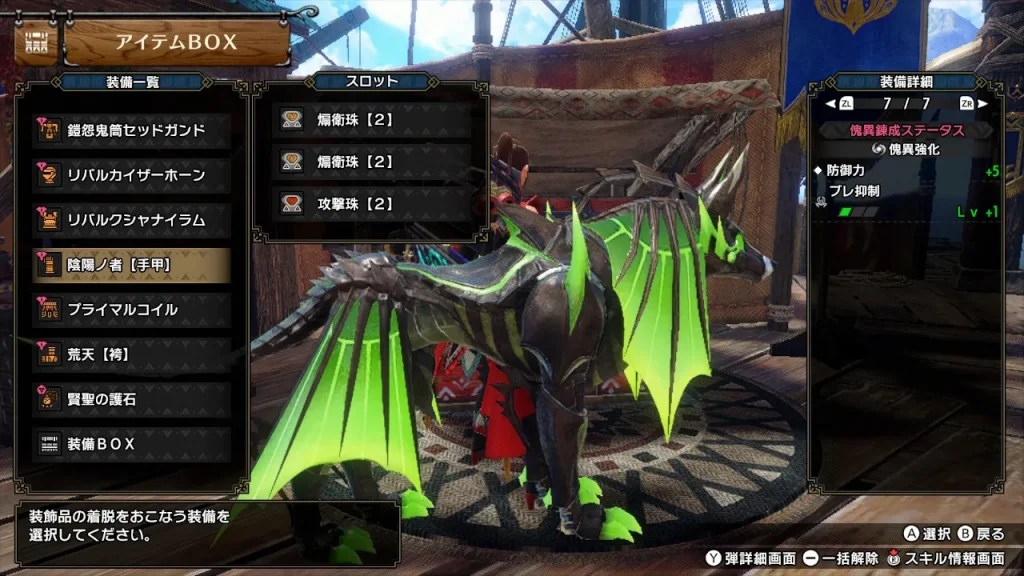Click the 攻撃珠【2】 decoration slot
Viewport: 1024px width, 576px height.
(x=371, y=203)
